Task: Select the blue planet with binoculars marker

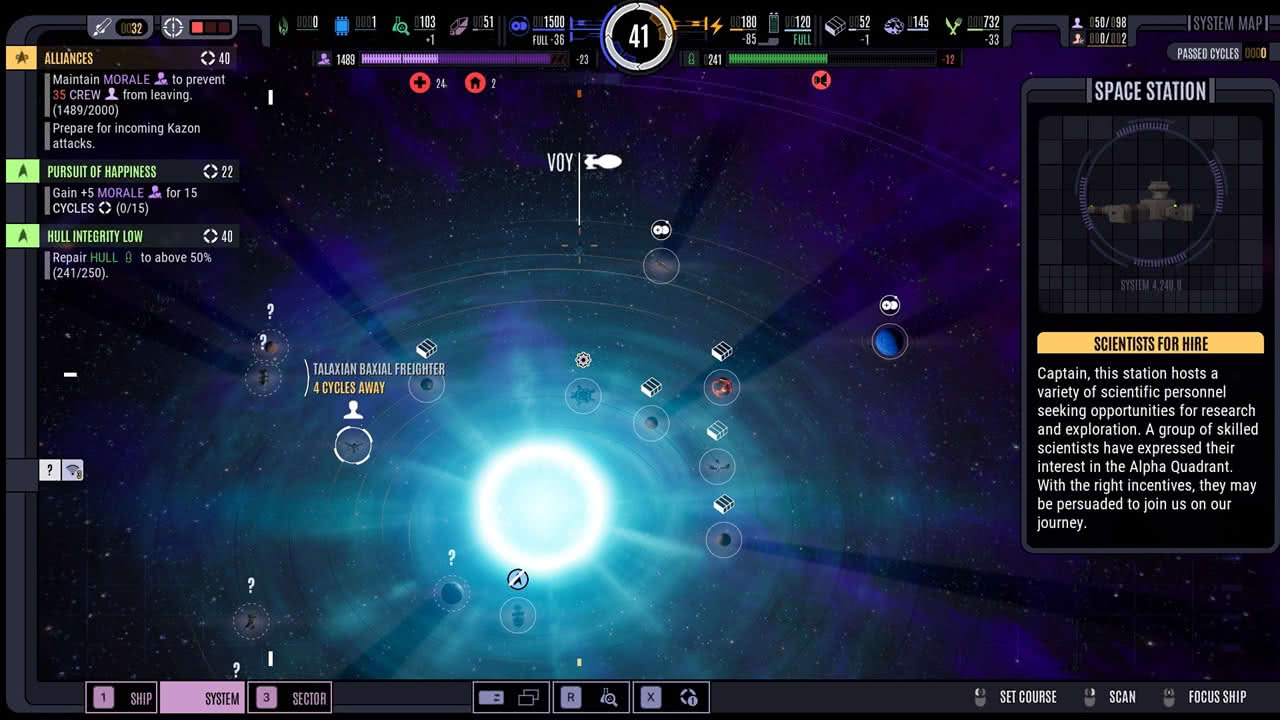Action: click(889, 341)
